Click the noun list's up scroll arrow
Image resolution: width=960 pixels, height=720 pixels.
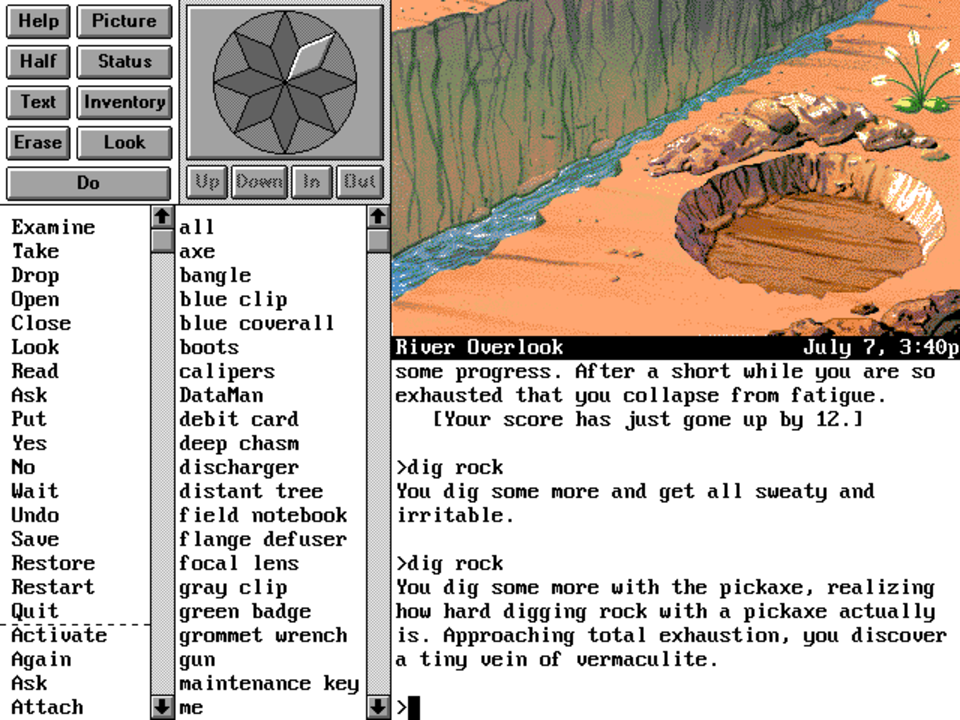[x=377, y=216]
